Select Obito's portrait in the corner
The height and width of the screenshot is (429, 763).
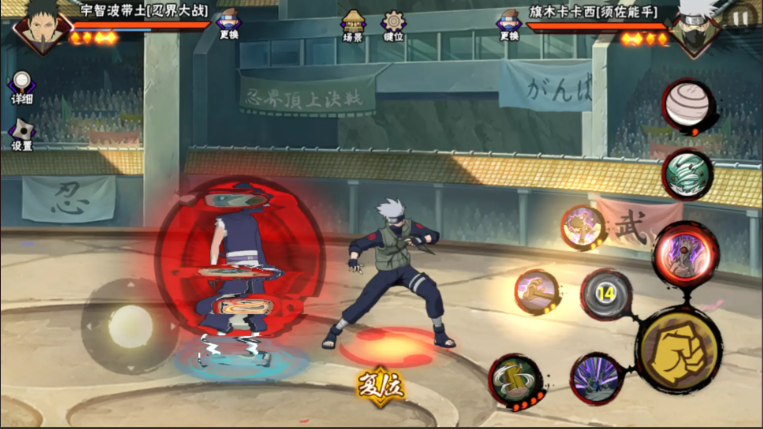[x=33, y=26]
